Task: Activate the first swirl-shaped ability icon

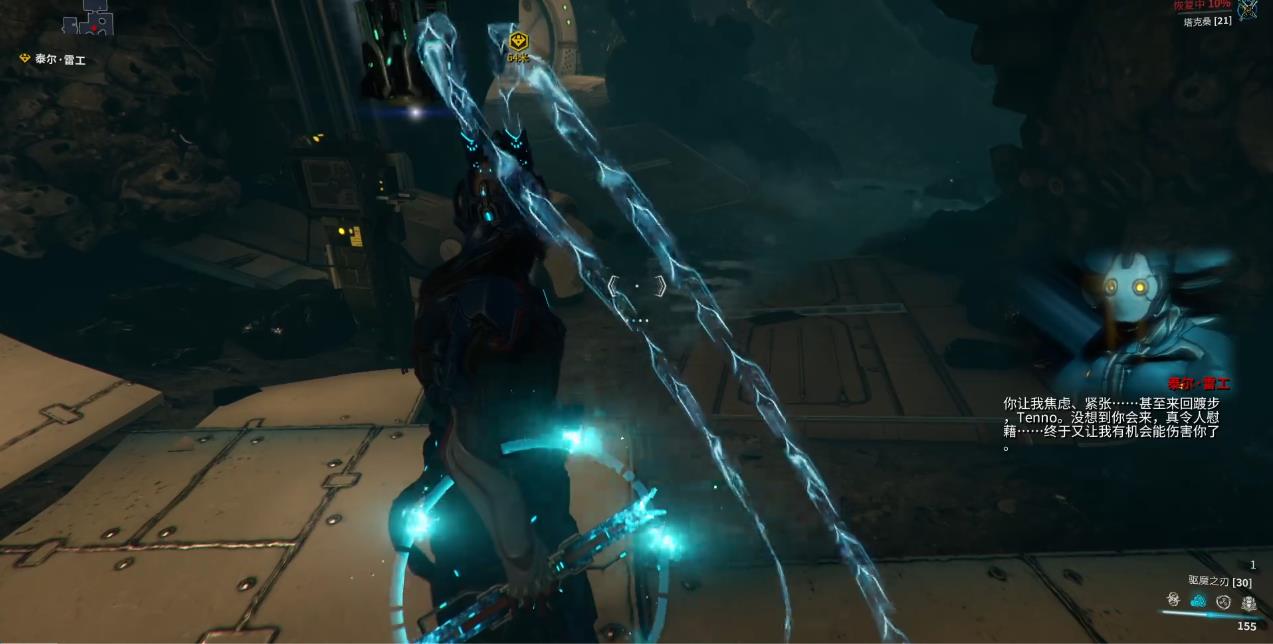Action: point(1174,600)
